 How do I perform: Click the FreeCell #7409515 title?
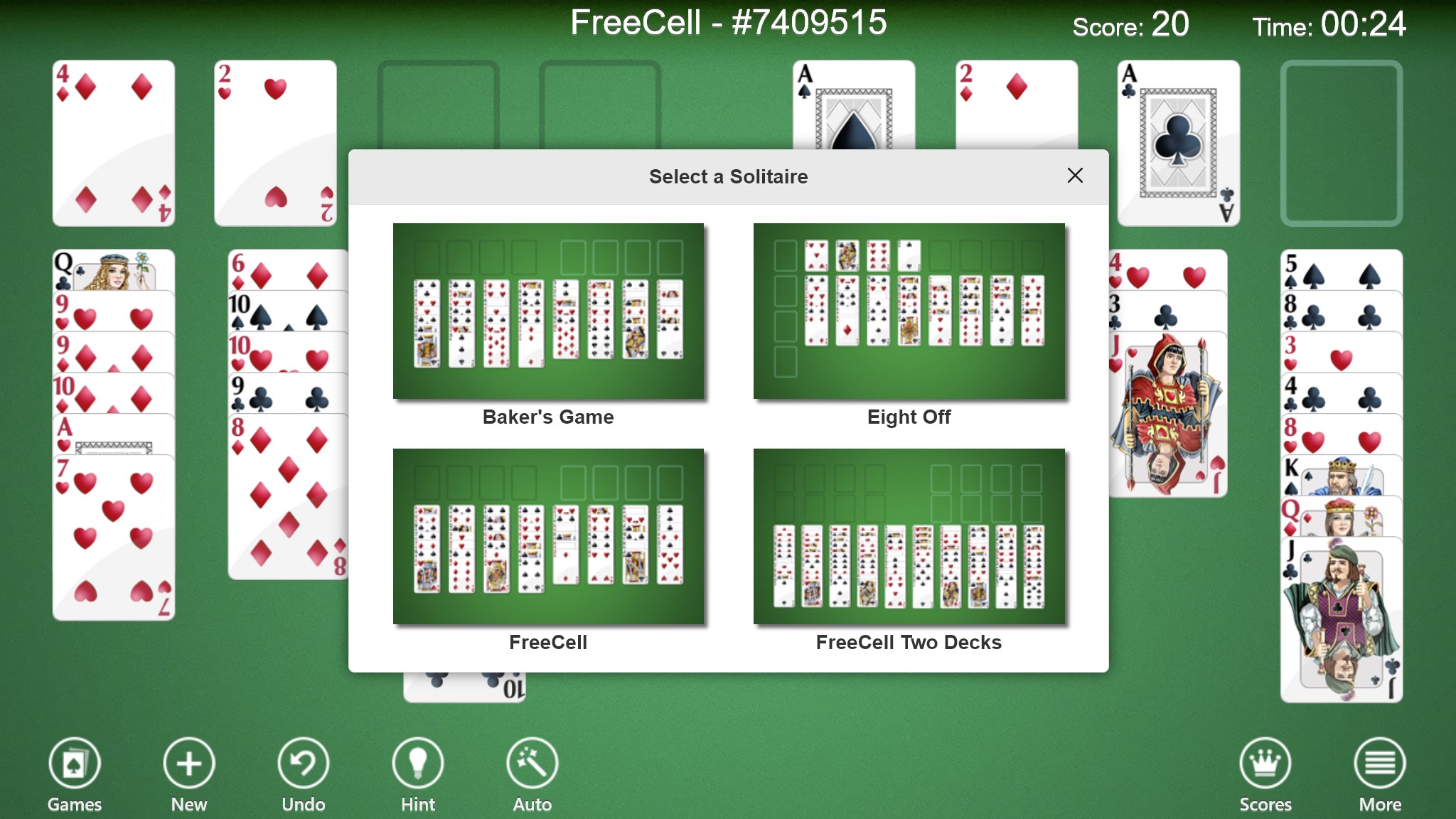point(728,23)
